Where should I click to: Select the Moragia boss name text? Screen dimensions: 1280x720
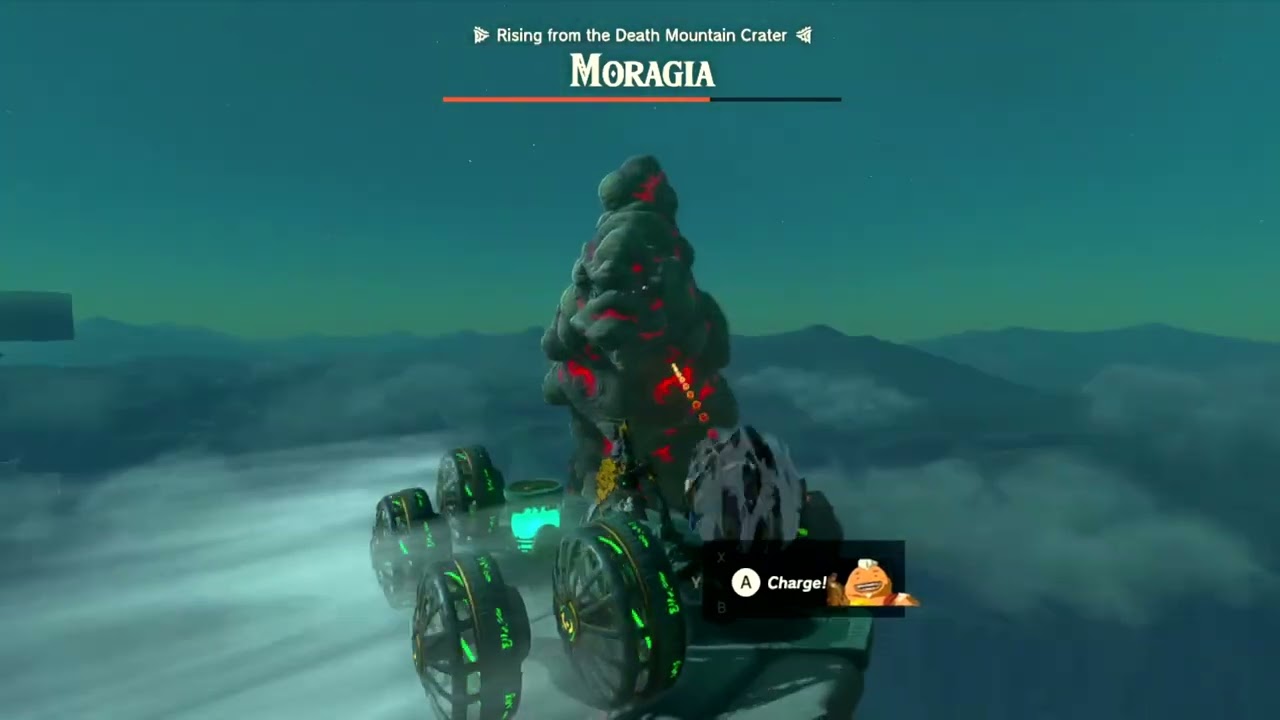coord(641,72)
